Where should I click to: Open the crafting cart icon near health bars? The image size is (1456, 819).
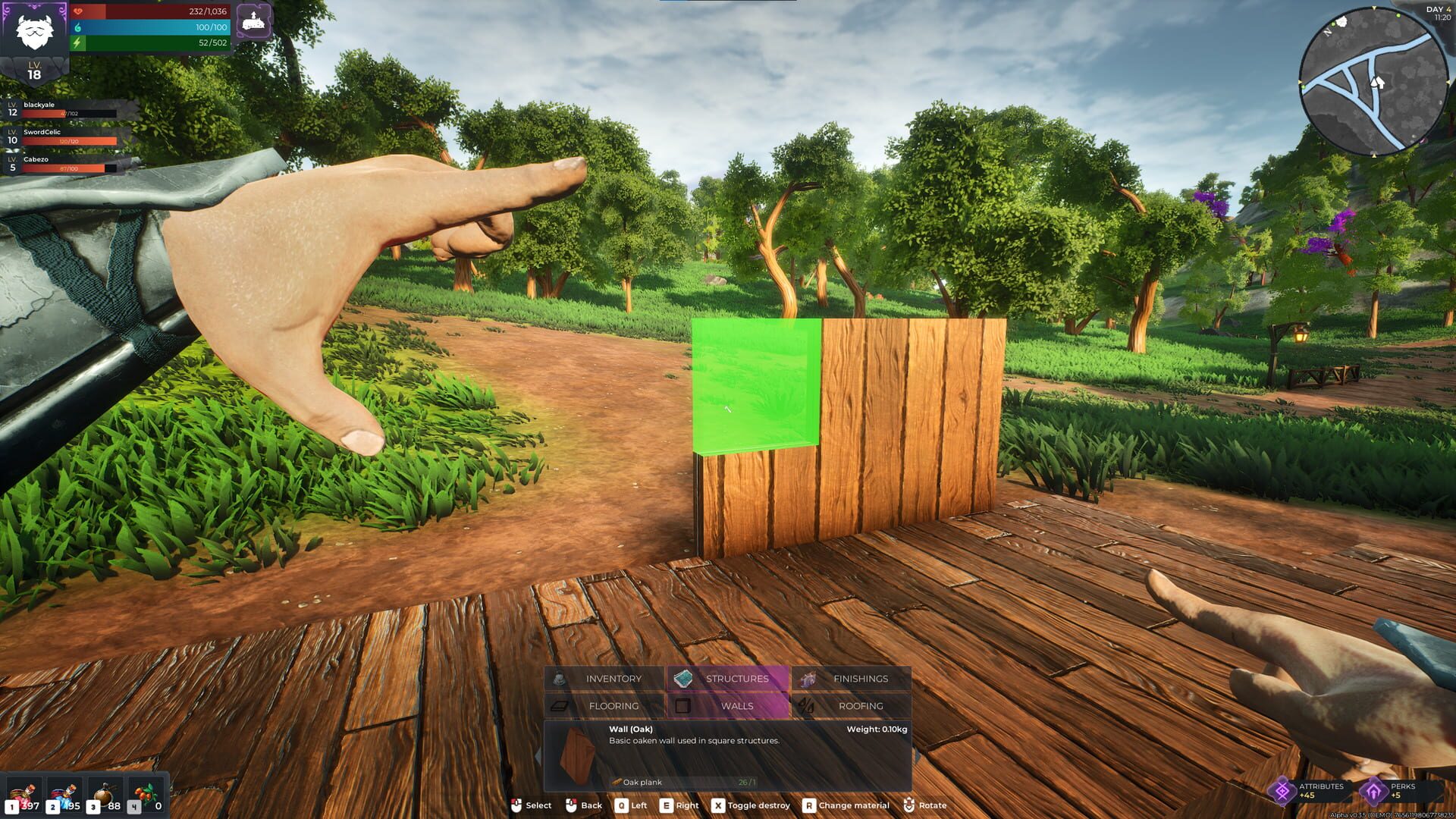pos(253,22)
